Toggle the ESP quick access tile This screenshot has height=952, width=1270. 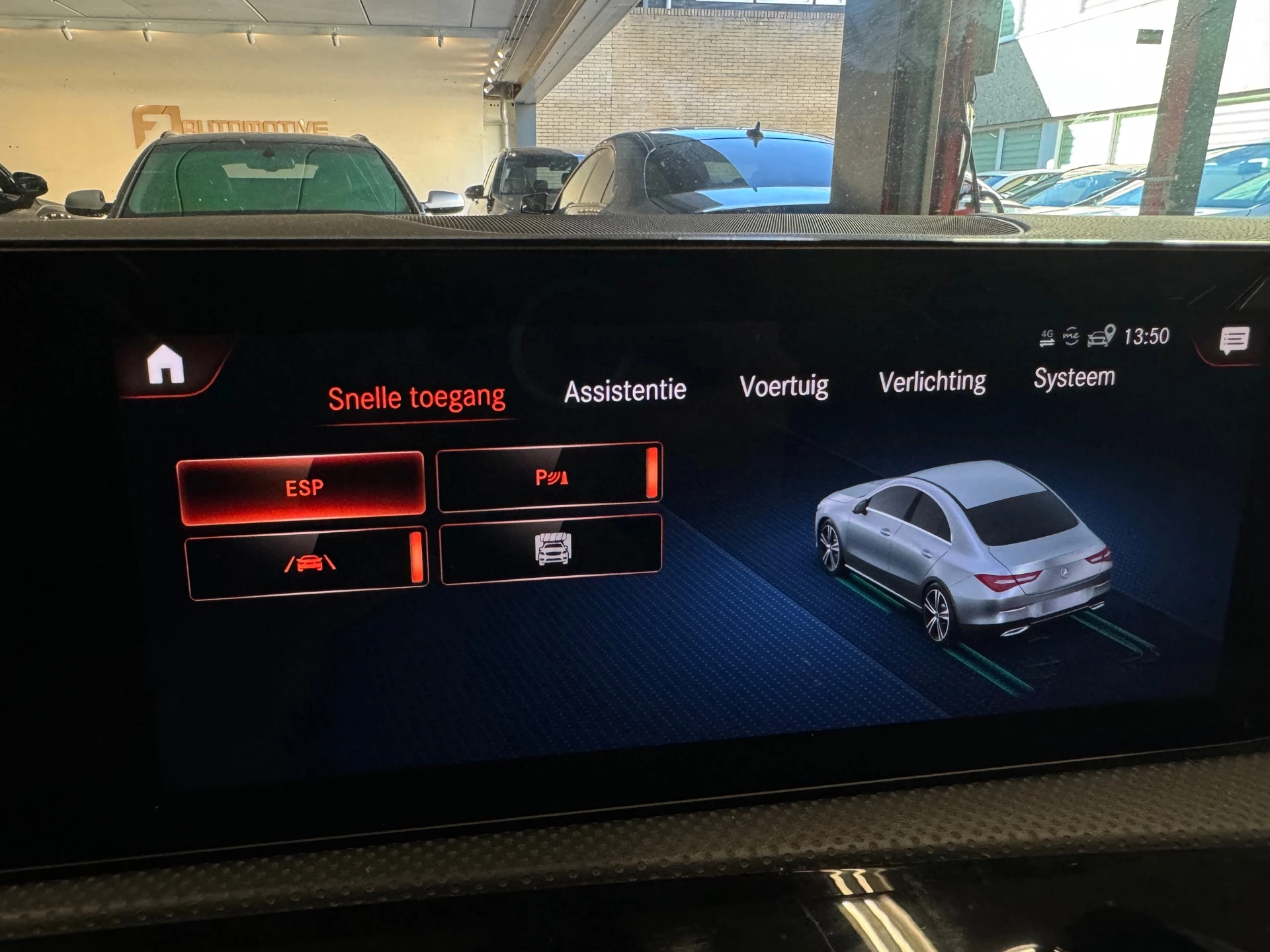point(304,487)
